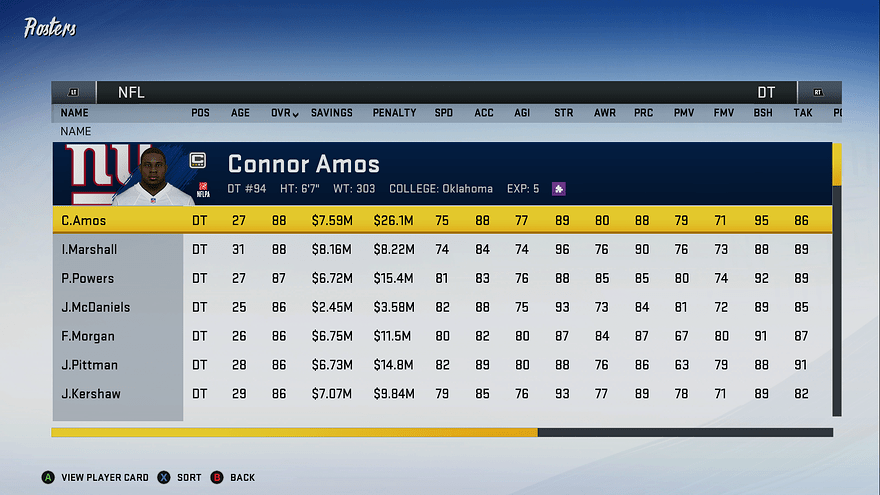
Task: Sort players by the STR column
Action: pos(564,113)
